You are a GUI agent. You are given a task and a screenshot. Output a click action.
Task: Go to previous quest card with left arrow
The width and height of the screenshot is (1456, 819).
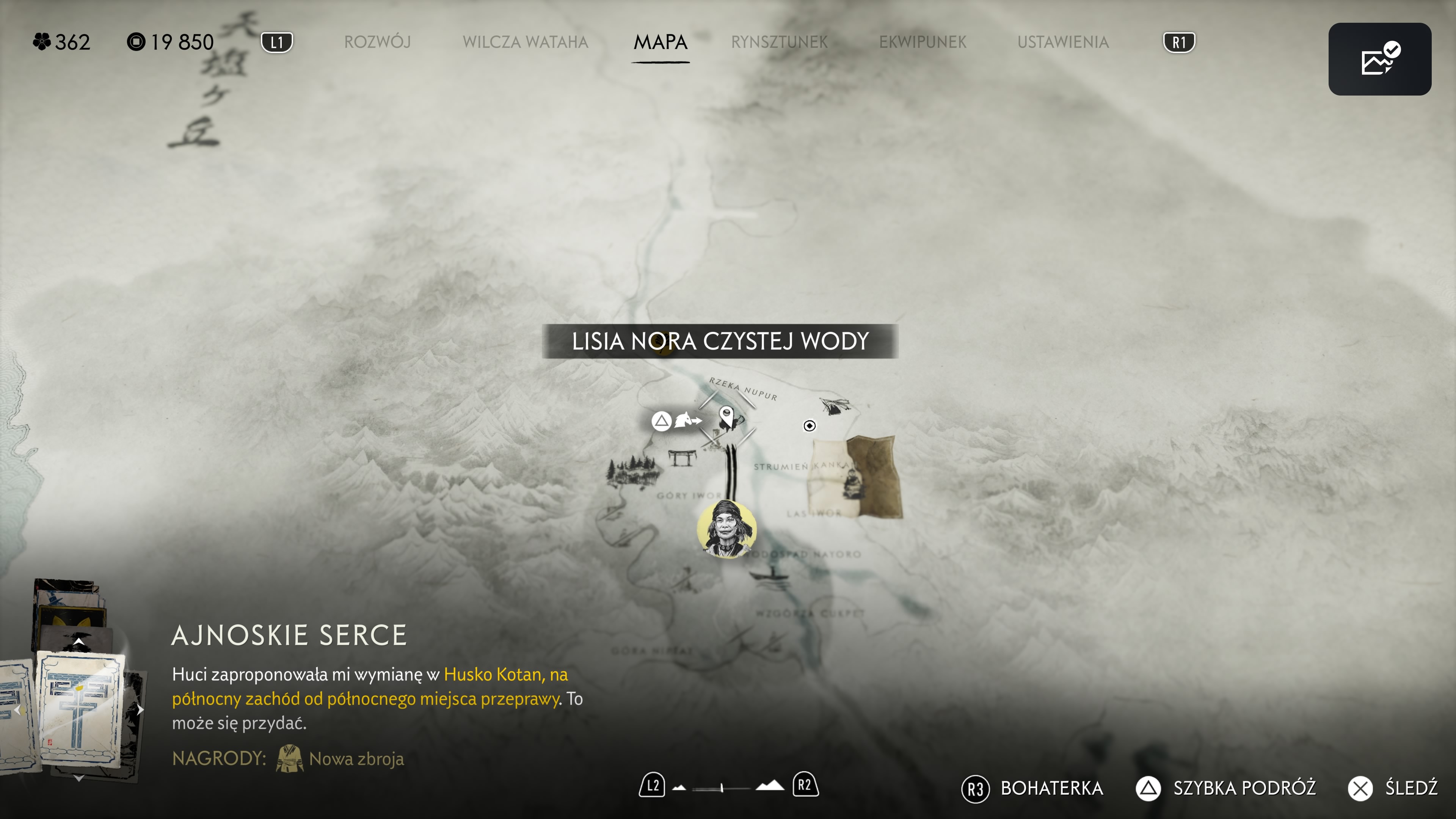(x=17, y=710)
